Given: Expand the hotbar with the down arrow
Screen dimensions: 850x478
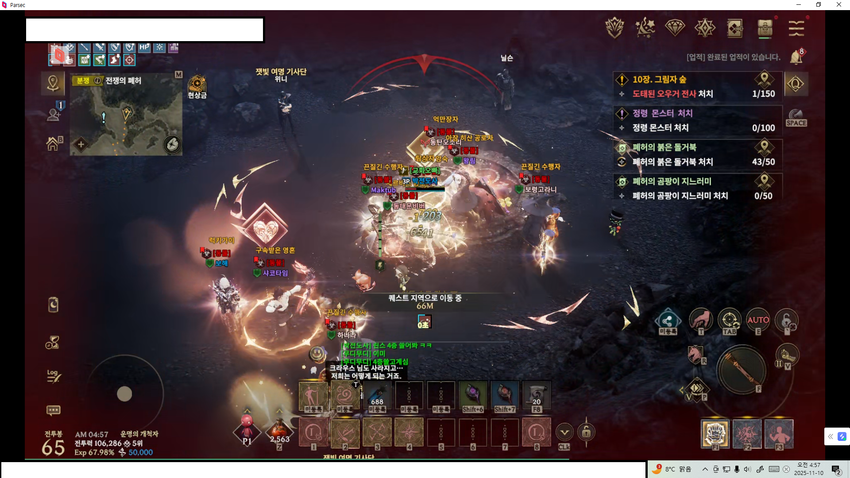Looking at the screenshot, I should pos(564,432).
